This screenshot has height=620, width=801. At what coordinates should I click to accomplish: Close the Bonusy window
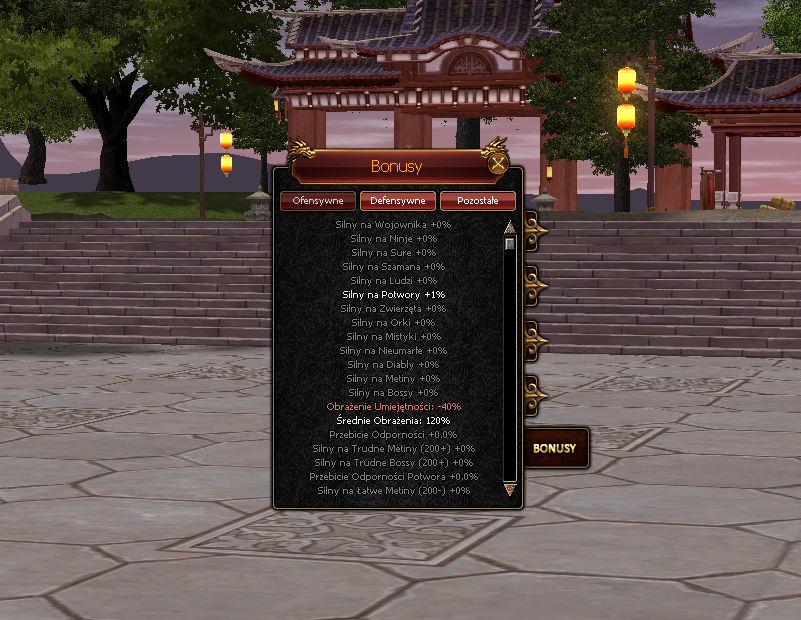497,165
